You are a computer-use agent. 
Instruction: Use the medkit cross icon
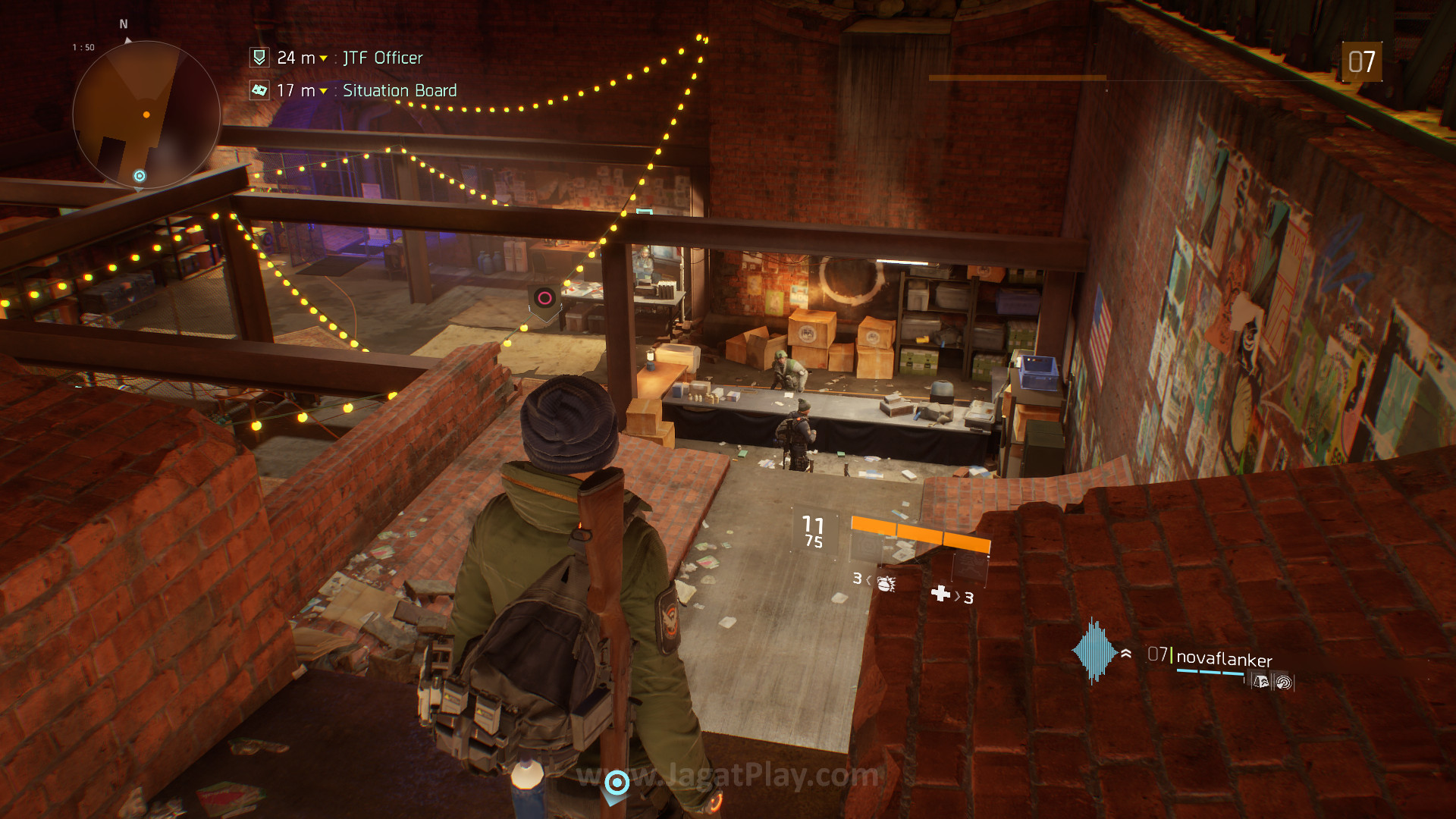940,593
